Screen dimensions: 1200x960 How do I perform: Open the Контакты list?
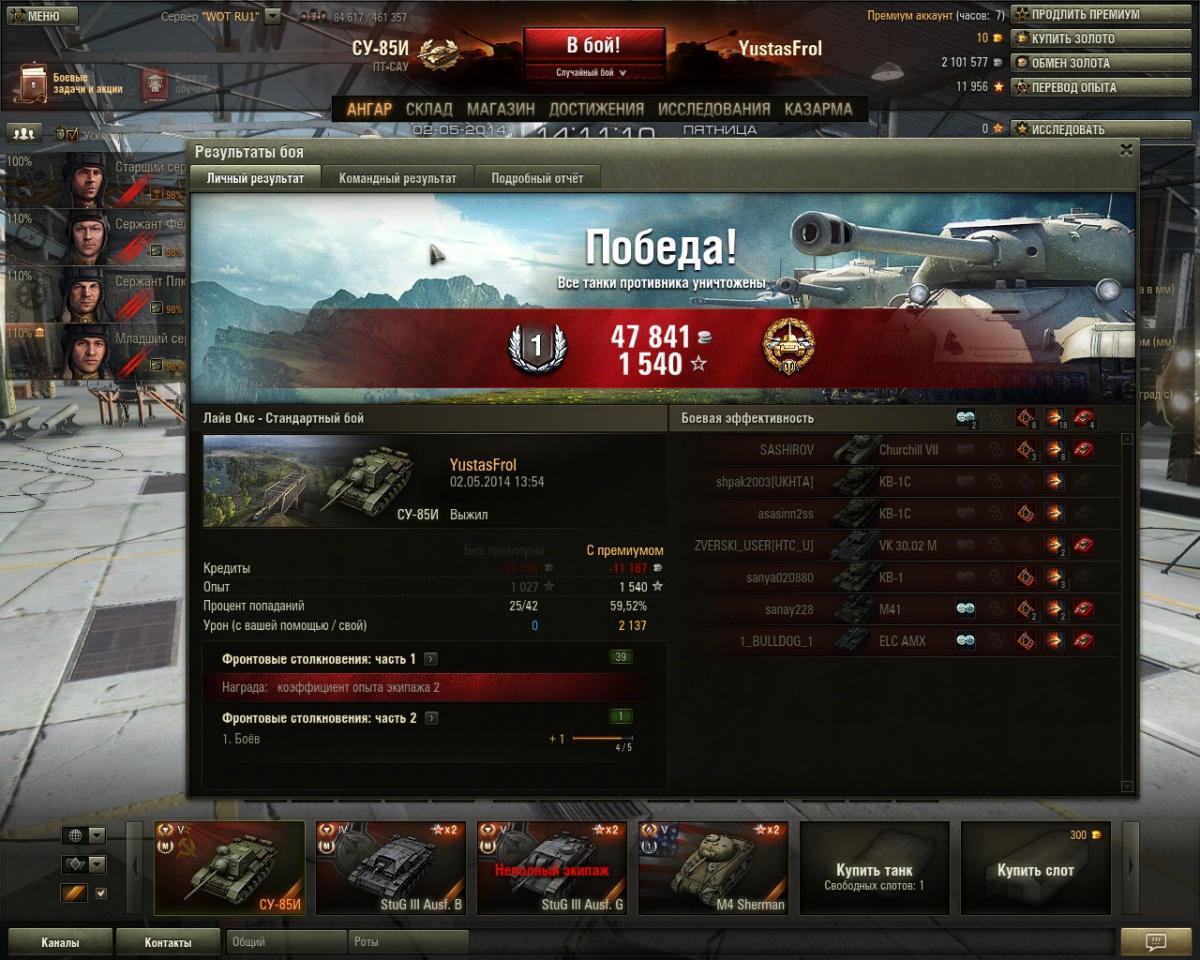[x=168, y=942]
